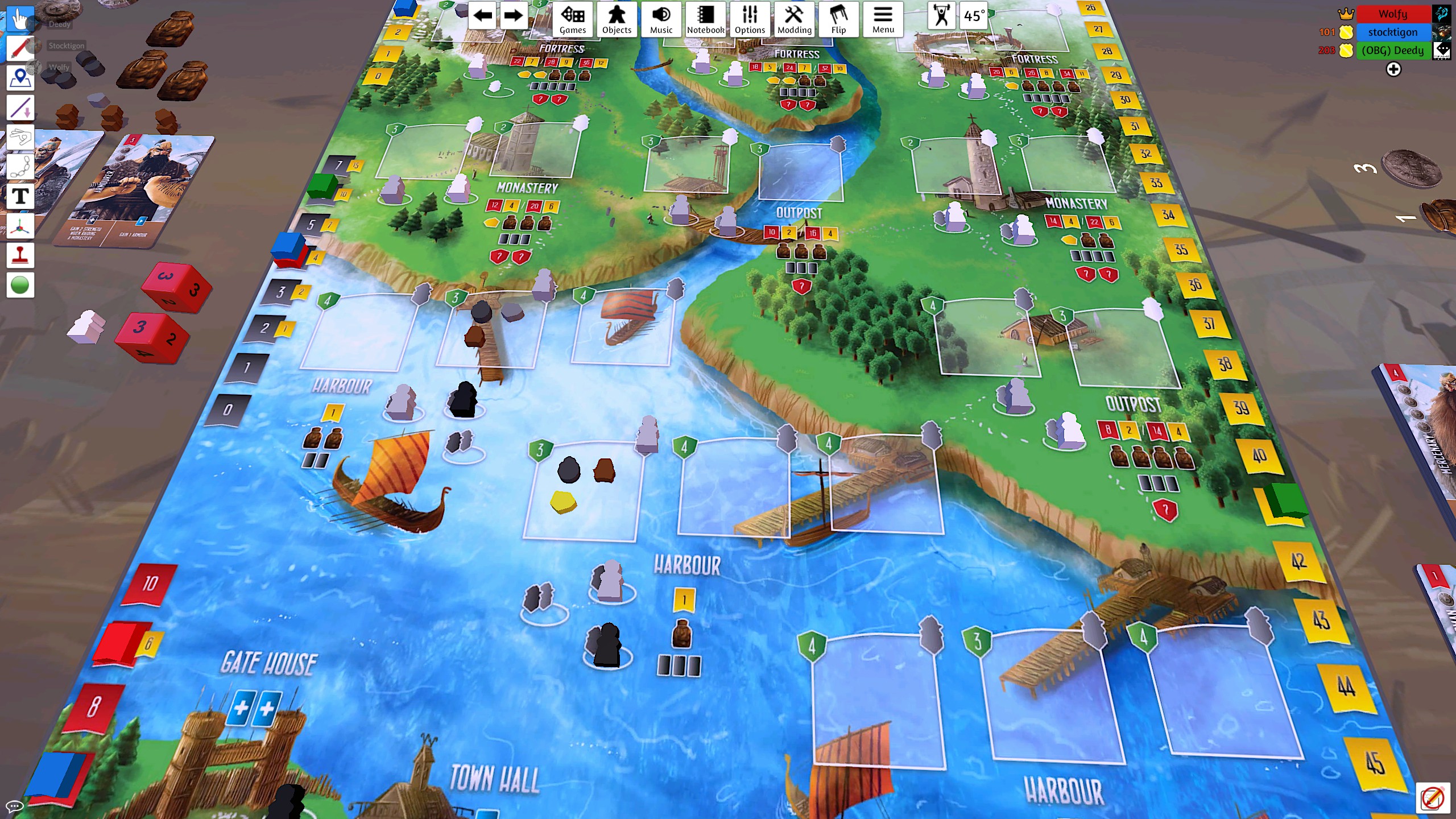The height and width of the screenshot is (819, 1456).
Task: Open the Modding tools panel
Action: (x=795, y=19)
